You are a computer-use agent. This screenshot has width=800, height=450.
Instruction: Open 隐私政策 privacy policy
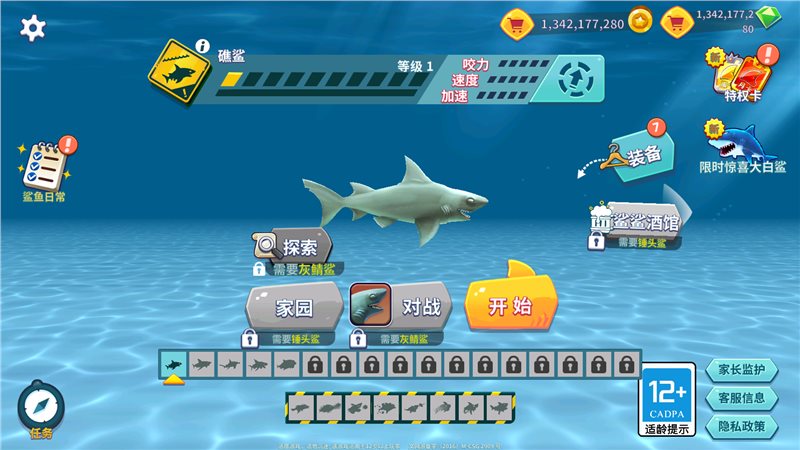click(741, 425)
